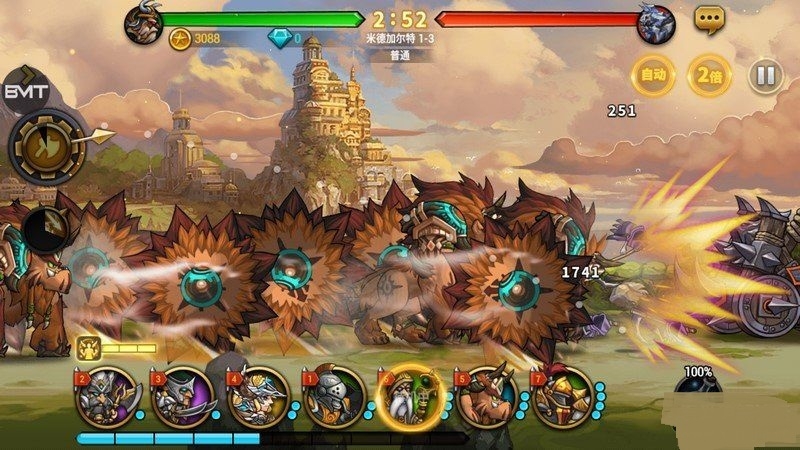Summon the steel-helmet knight unit
This screenshot has height=450, width=800.
[x=334, y=396]
